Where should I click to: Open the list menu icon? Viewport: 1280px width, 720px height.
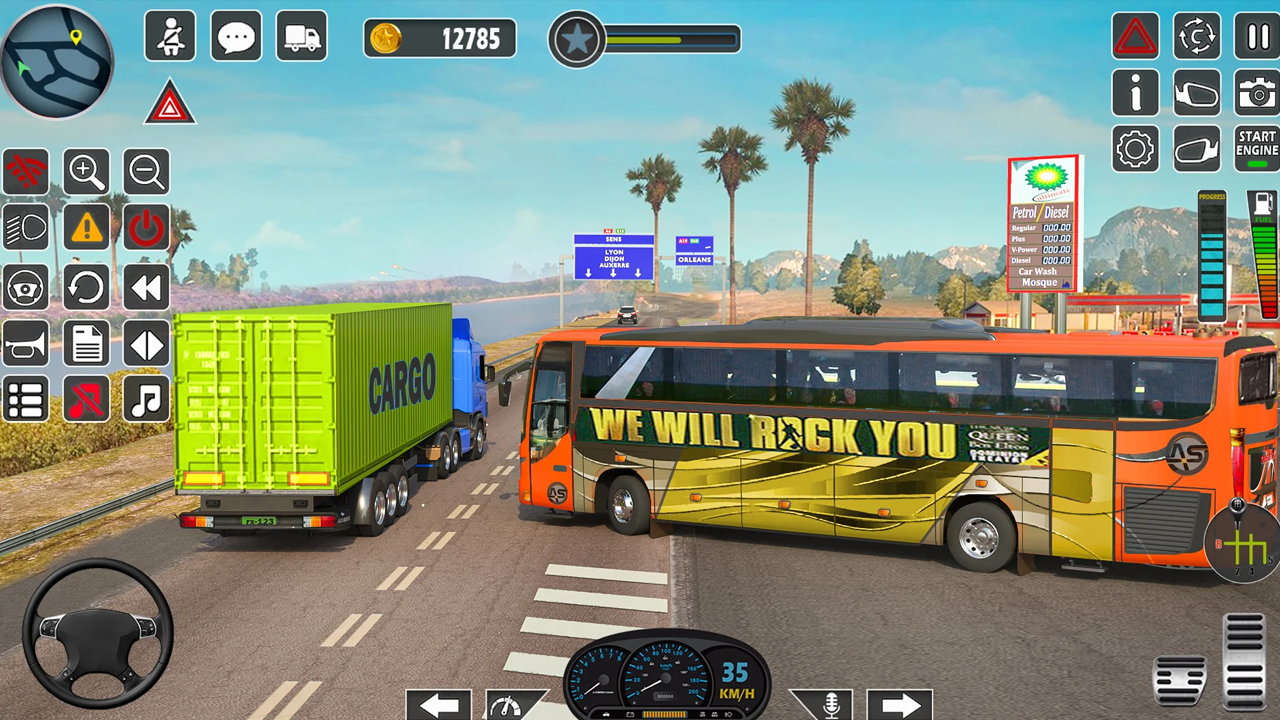click(x=26, y=400)
